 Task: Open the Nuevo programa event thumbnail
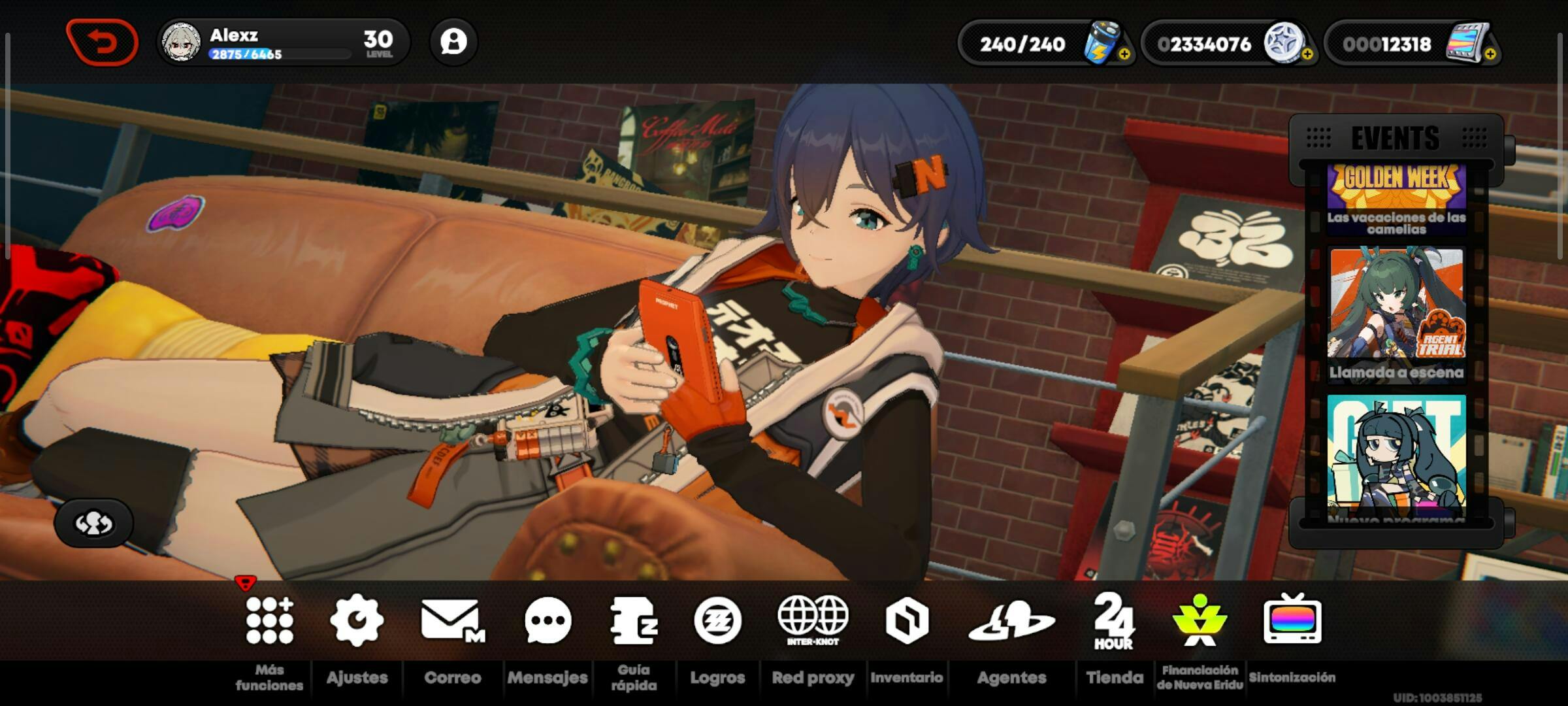click(1397, 456)
